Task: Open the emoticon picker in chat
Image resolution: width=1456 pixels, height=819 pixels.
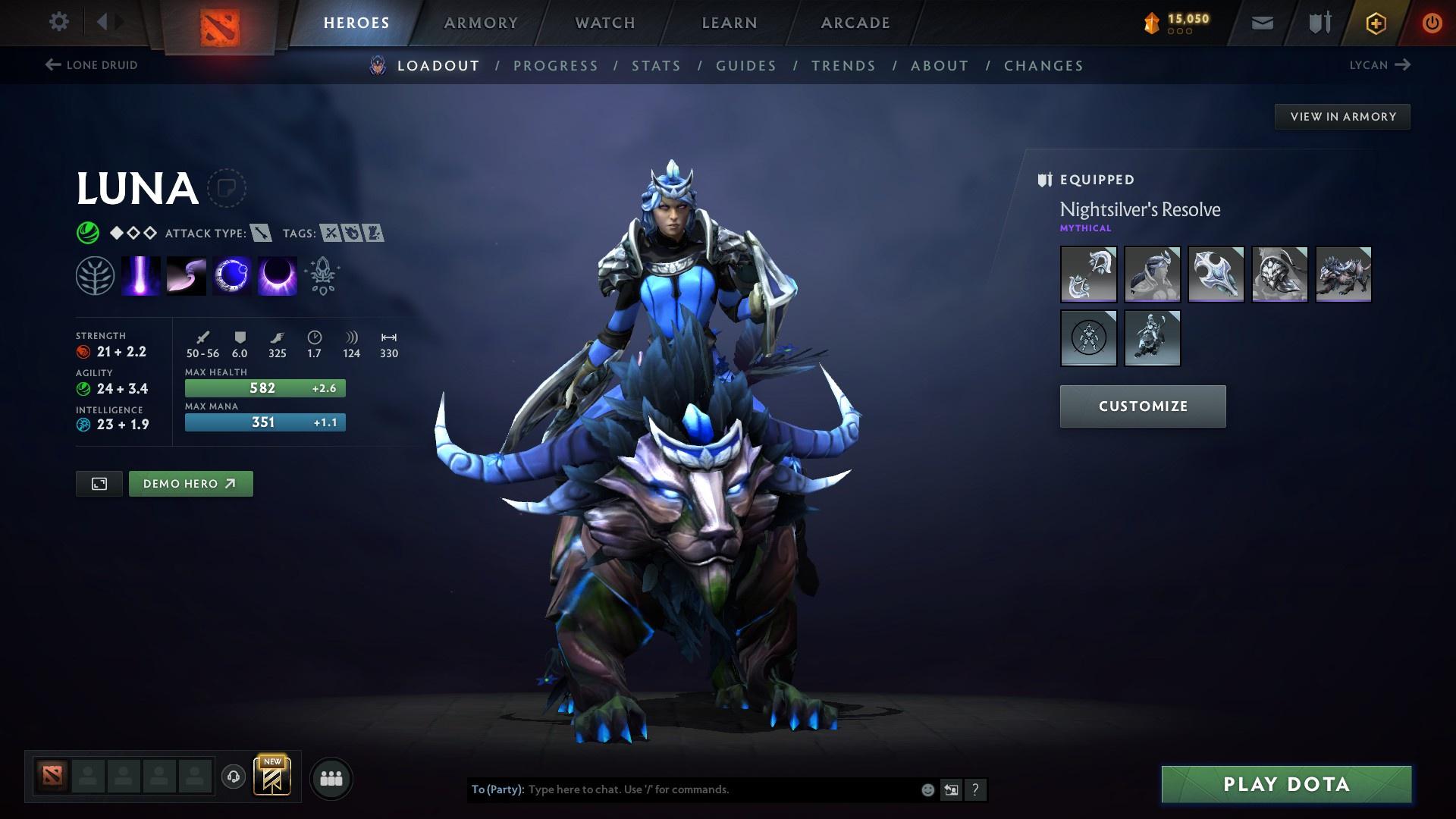Action: (x=927, y=789)
